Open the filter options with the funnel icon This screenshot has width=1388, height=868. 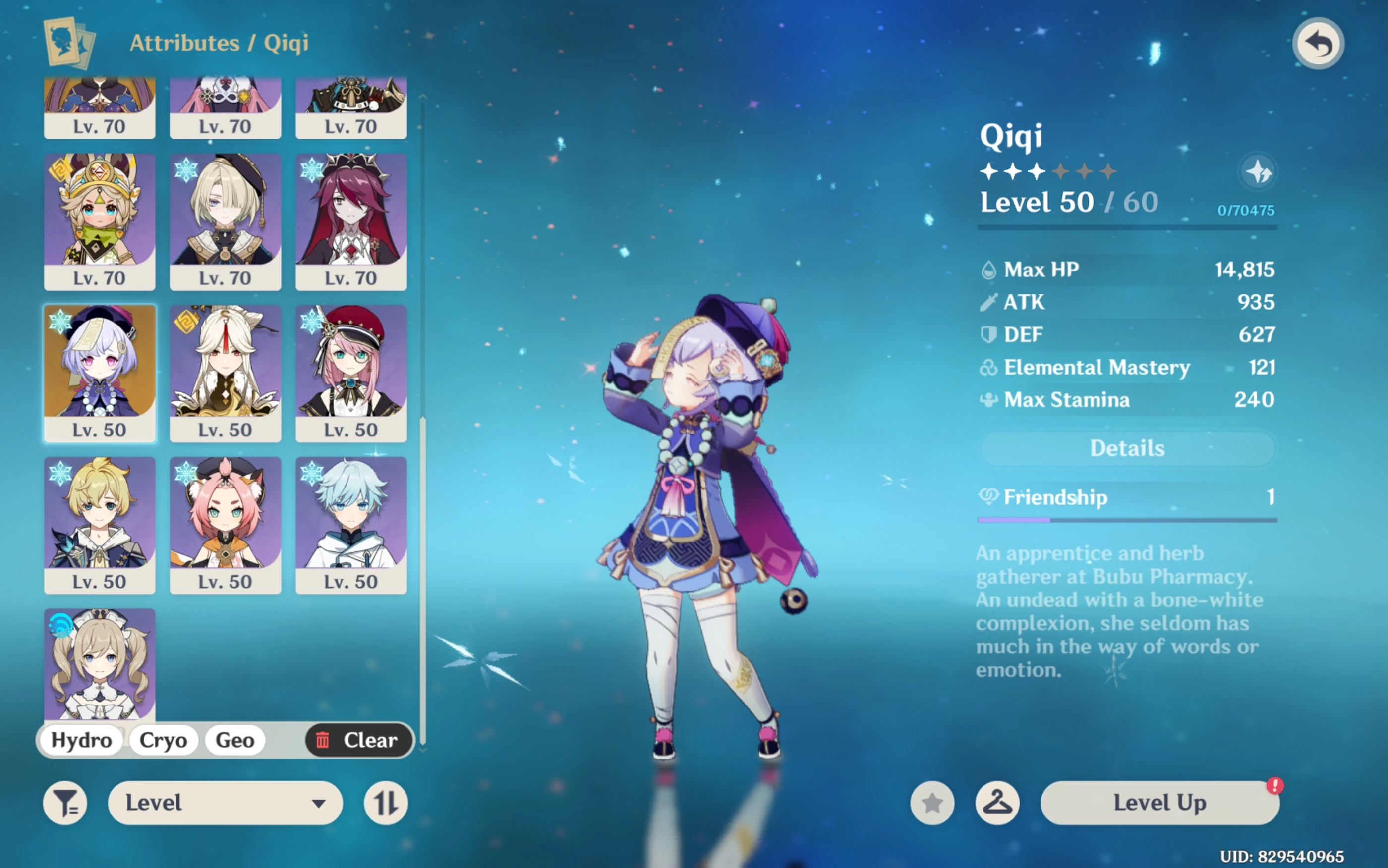(x=65, y=802)
